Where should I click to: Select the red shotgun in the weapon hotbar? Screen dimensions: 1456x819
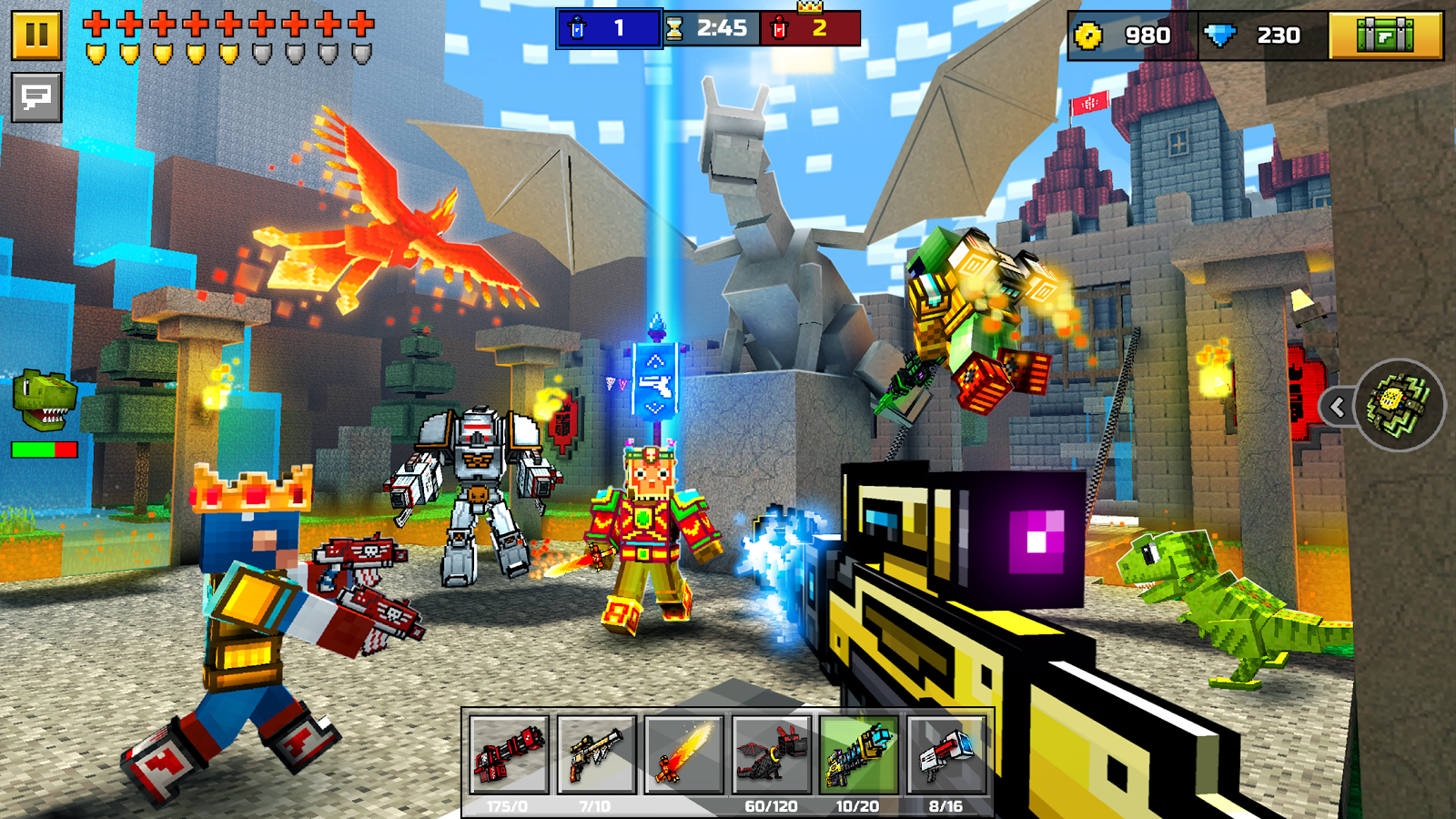click(x=508, y=753)
